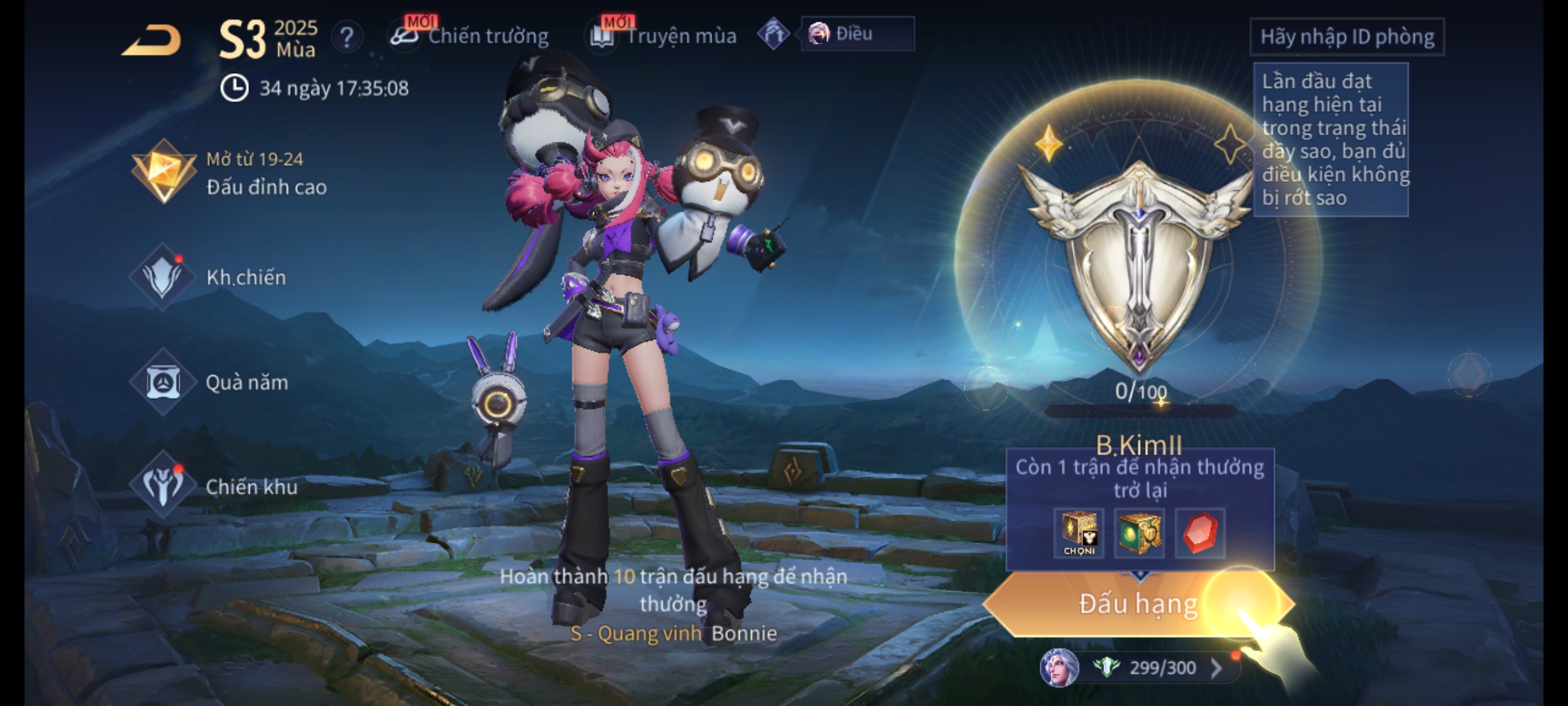The width and height of the screenshot is (1568, 706).
Task: Click the B.Kim II rank emblem
Action: 1139,261
